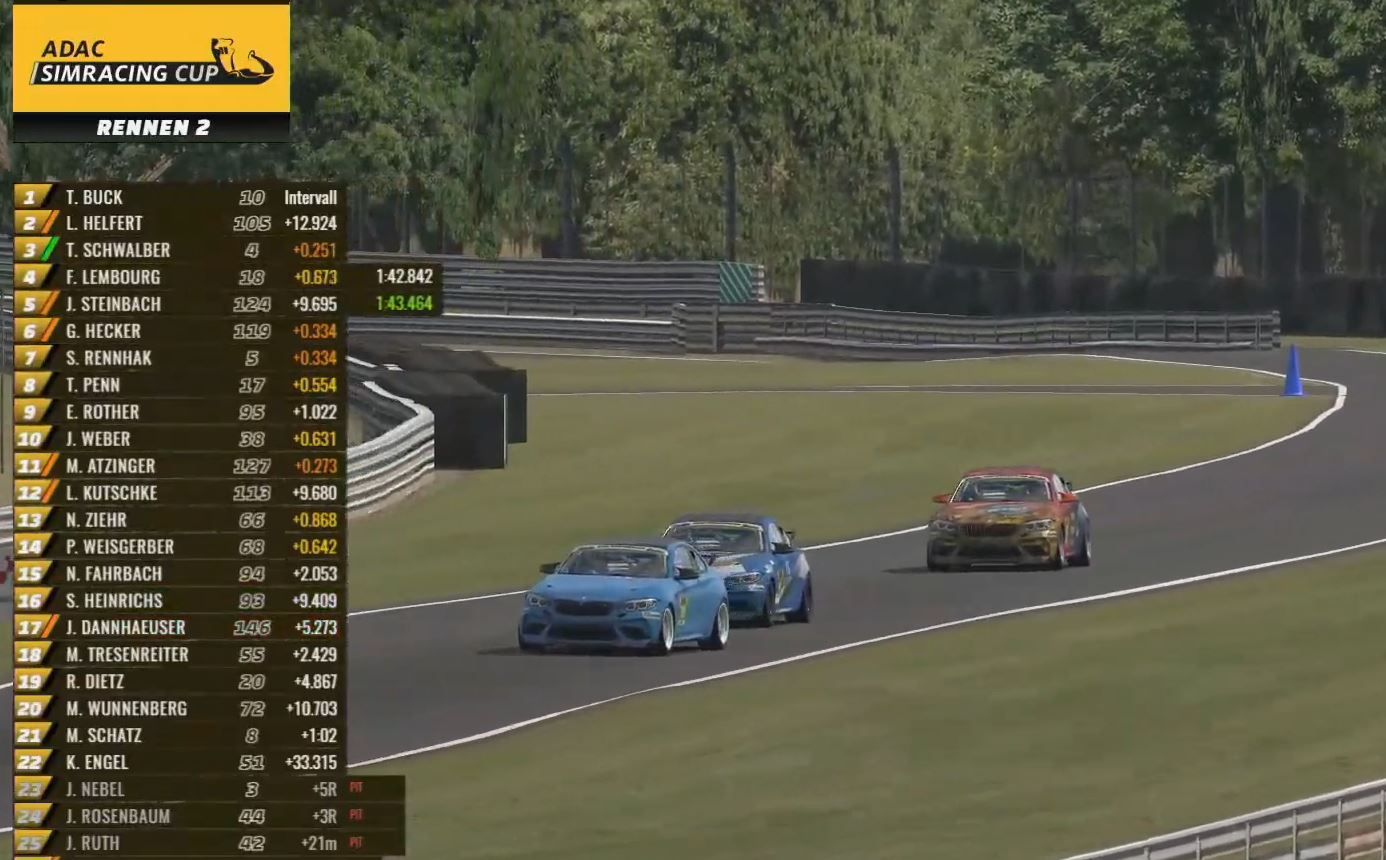Select J. Dannhaeuser from the driver list

coord(180,628)
